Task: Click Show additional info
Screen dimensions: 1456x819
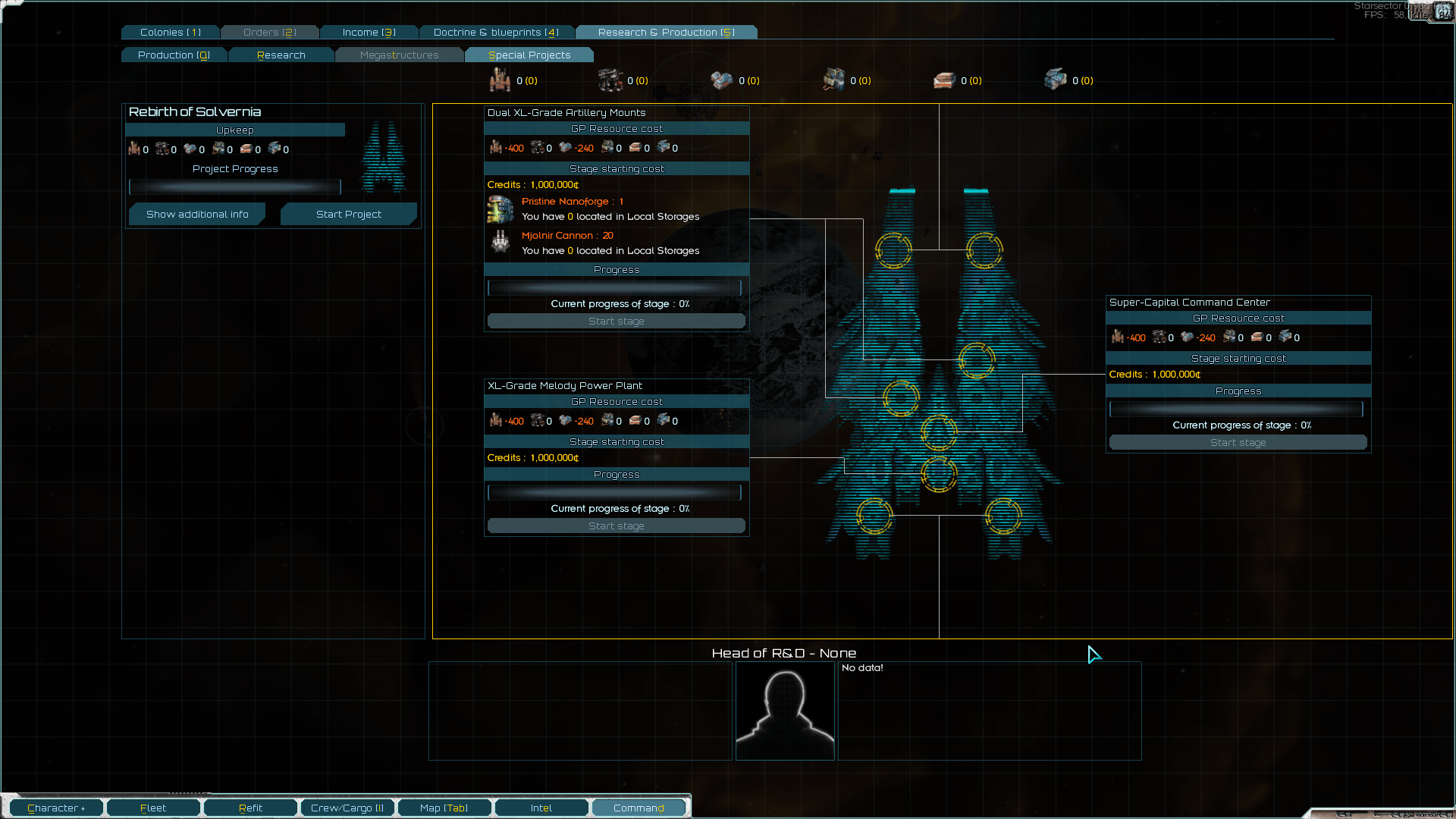Action: tap(197, 214)
